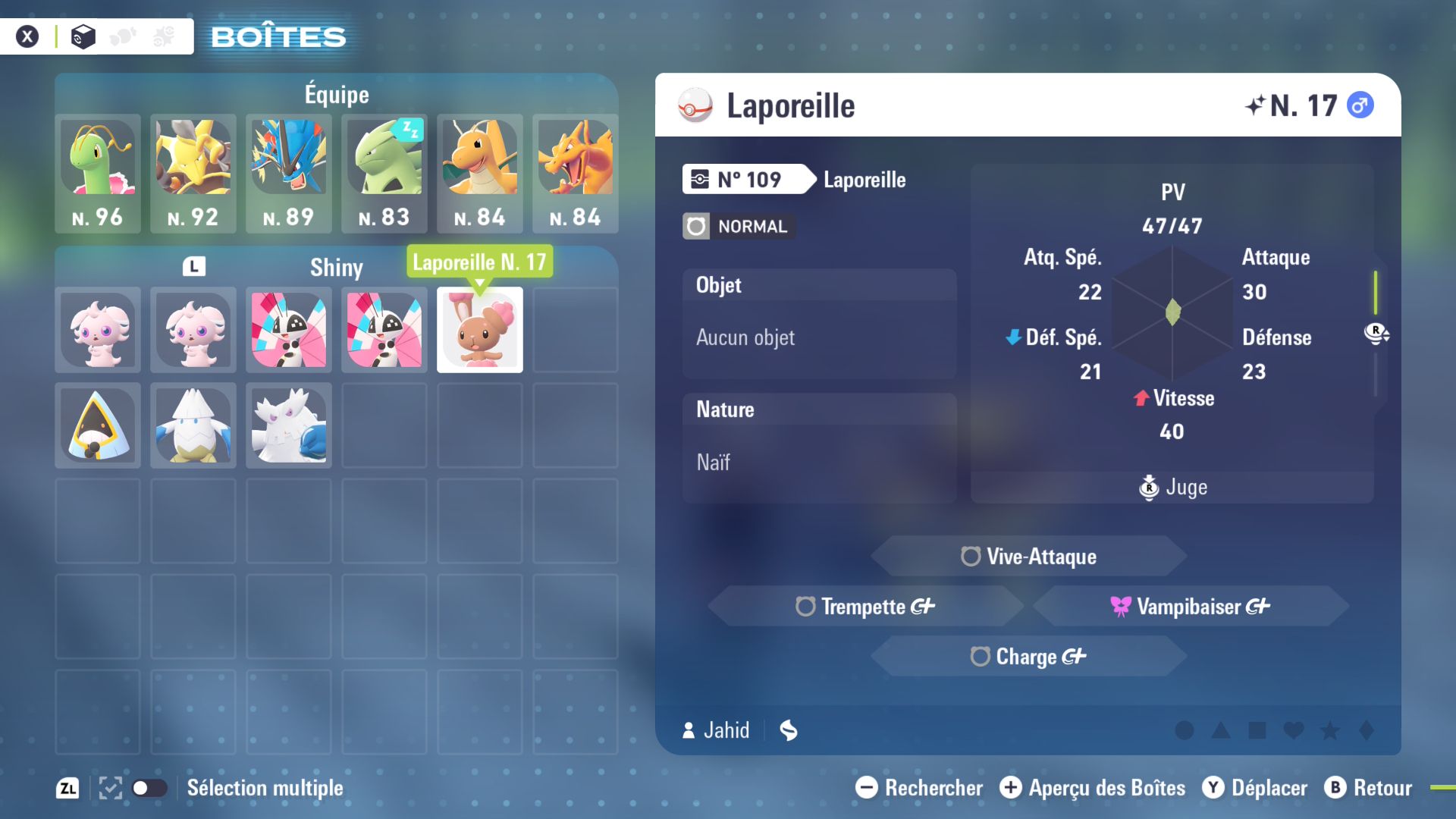Toggle the Sélection multiple switch
Viewport: 1456px width, 819px height.
[x=149, y=788]
